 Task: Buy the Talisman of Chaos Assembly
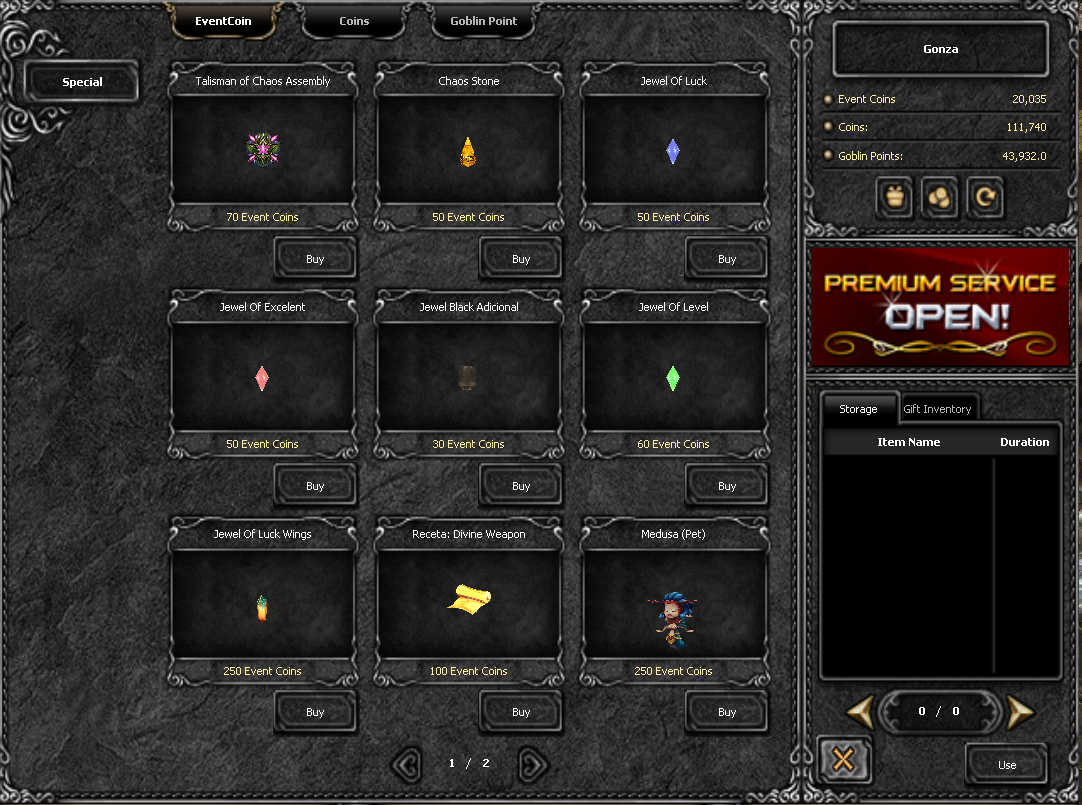pyautogui.click(x=315, y=258)
